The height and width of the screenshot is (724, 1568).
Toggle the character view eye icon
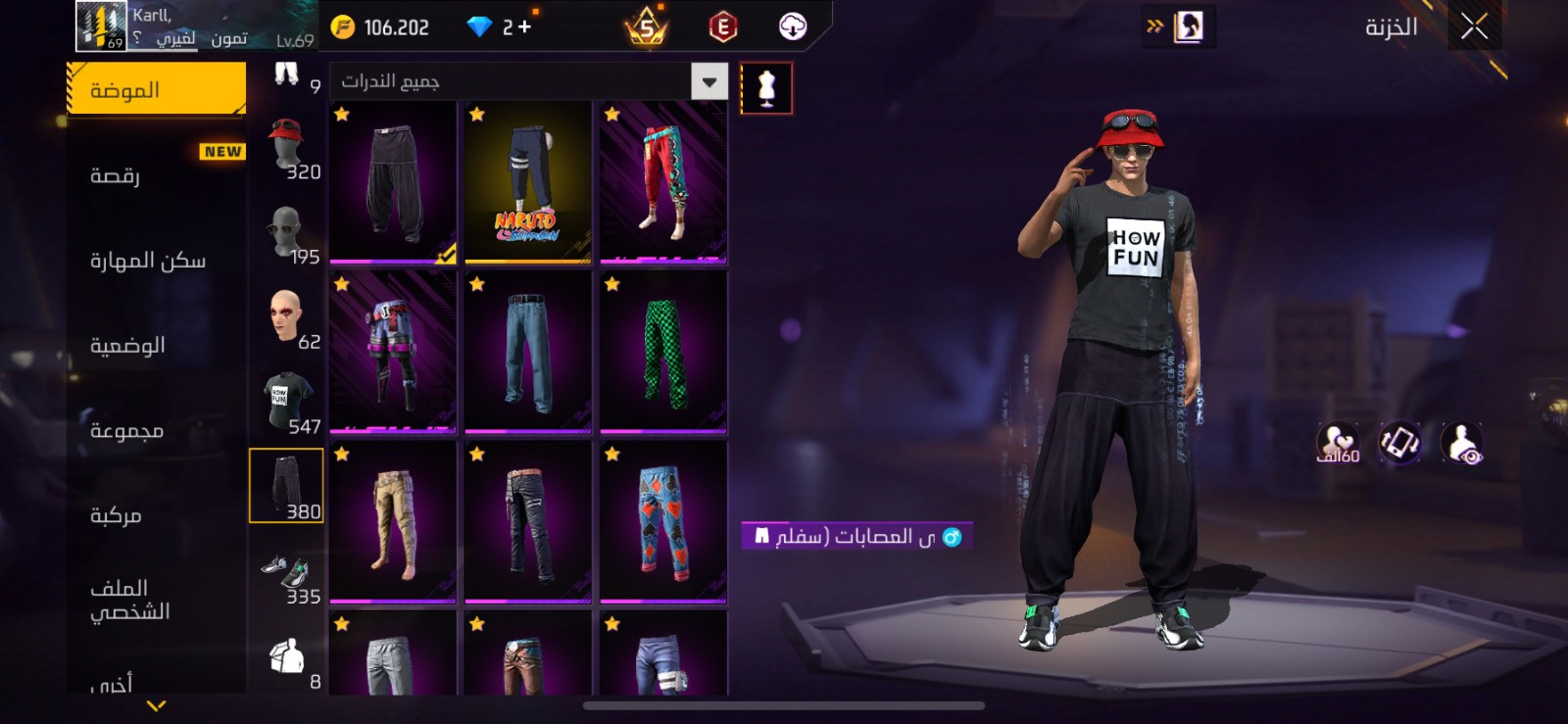tap(1462, 444)
